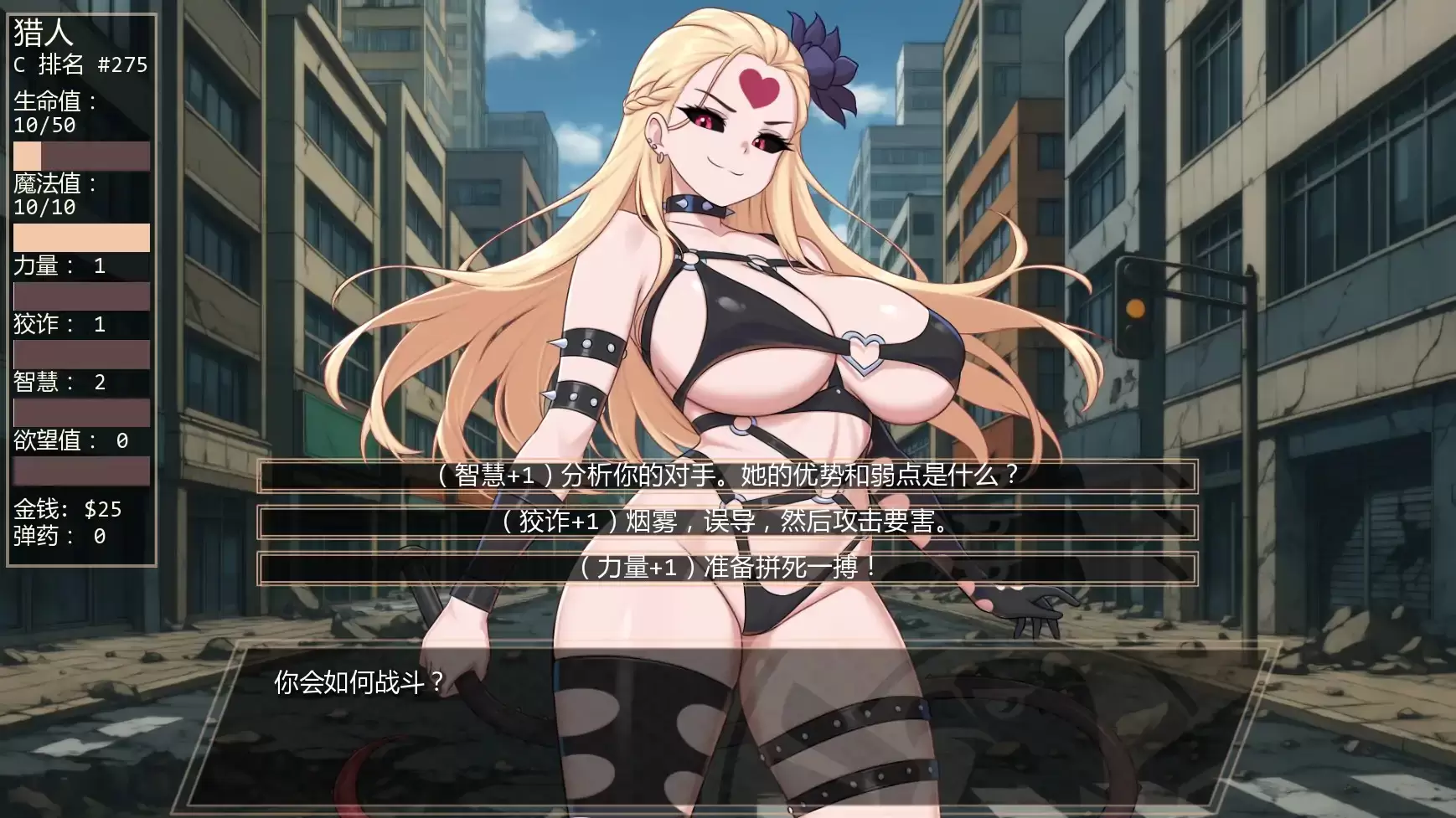Viewport: 1456px width, 818px height.
Task: Click the empty 欲望值 progress bar
Action: point(81,471)
